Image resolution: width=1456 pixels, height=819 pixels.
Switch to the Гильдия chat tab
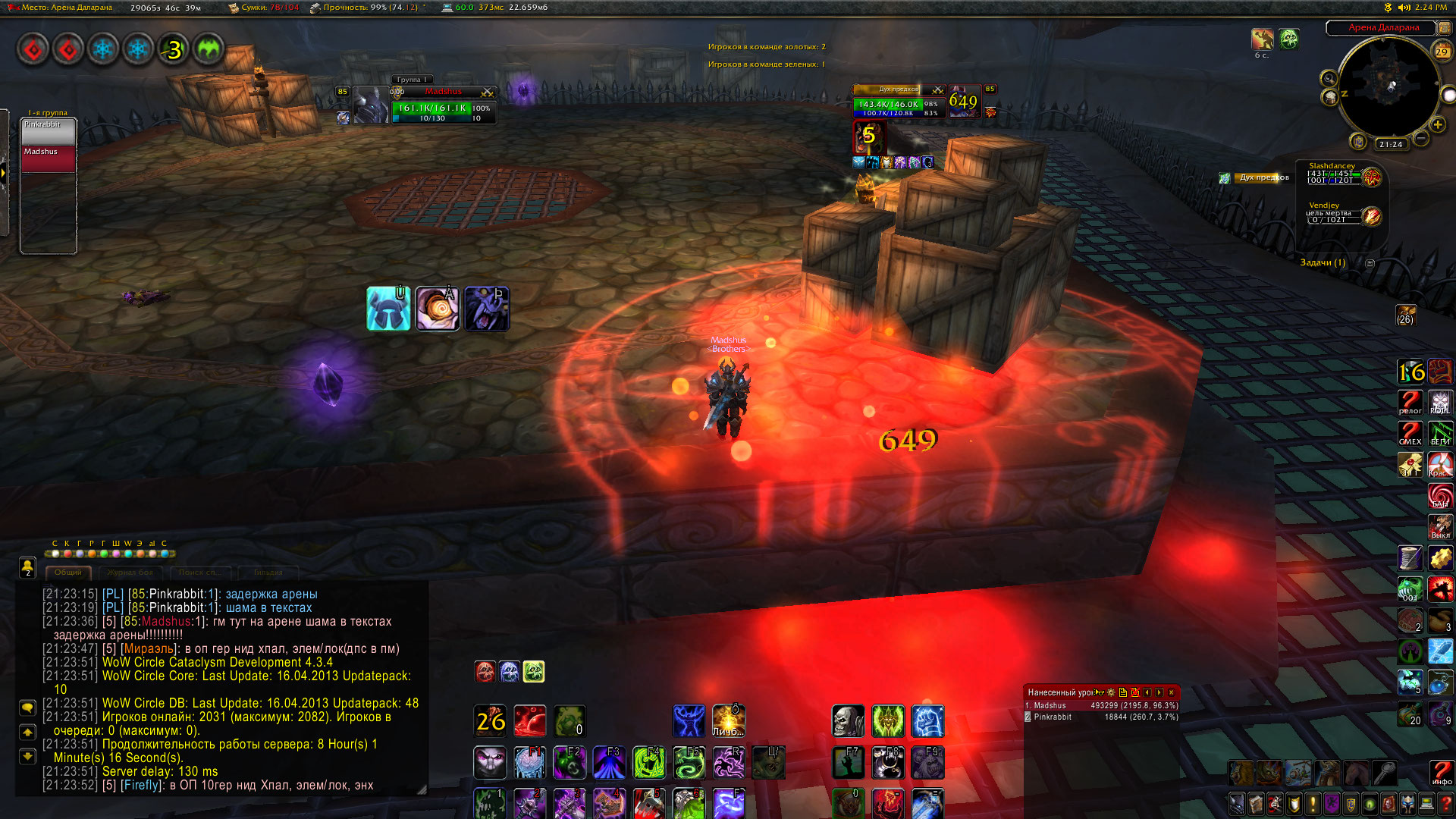(268, 573)
